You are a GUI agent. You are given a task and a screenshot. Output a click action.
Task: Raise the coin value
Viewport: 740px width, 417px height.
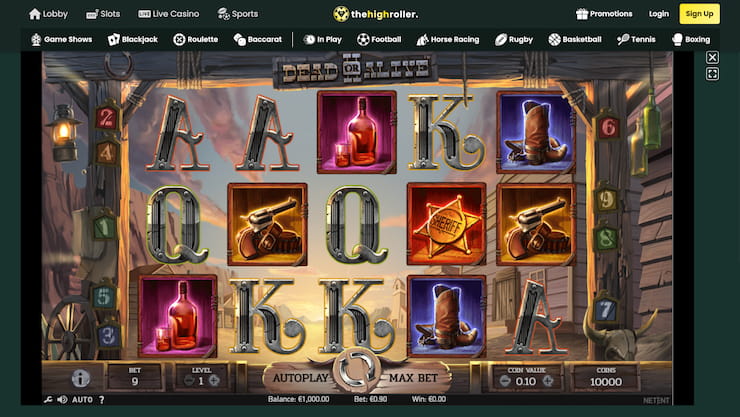[553, 381]
